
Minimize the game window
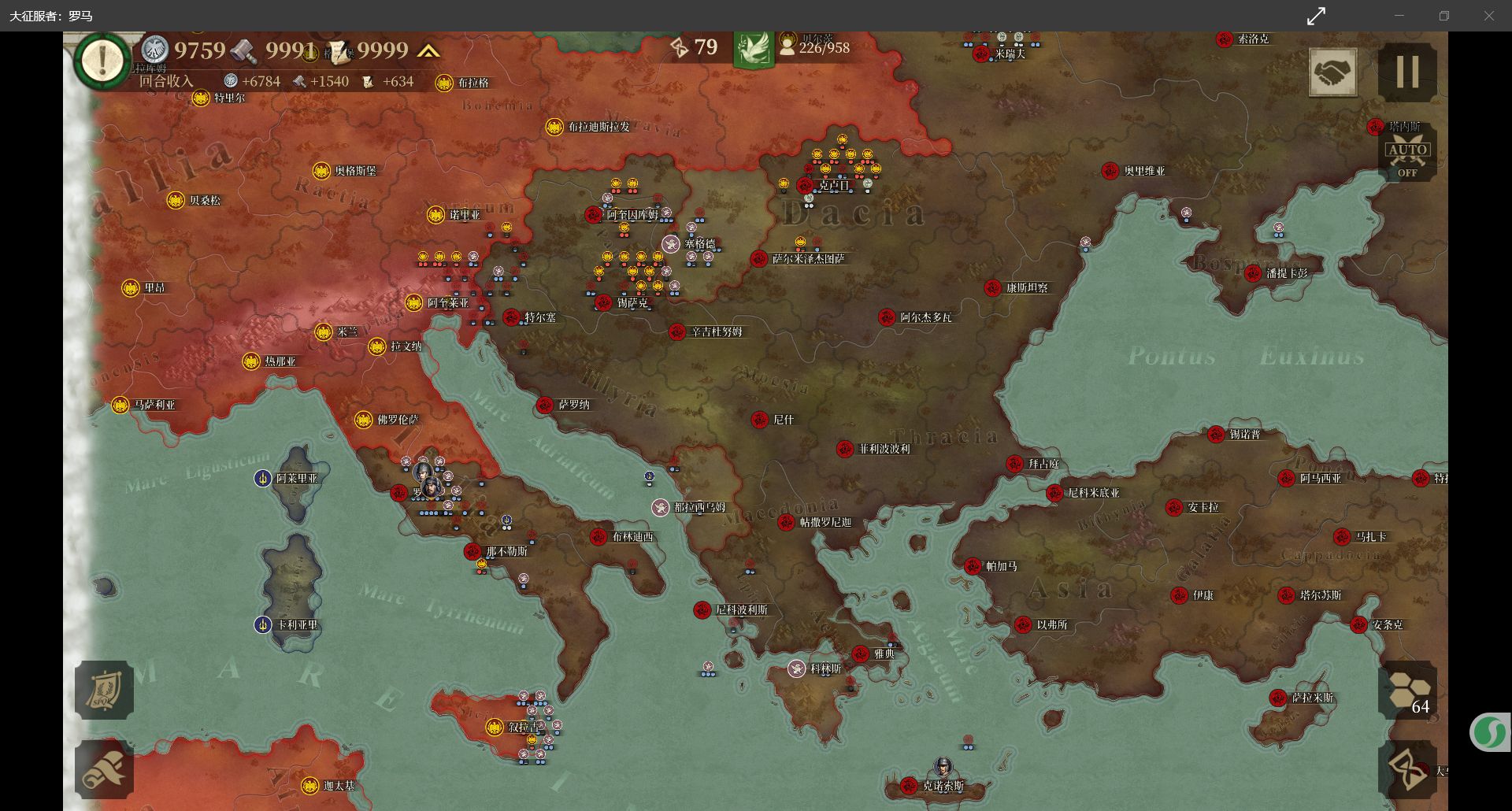[1399, 16]
